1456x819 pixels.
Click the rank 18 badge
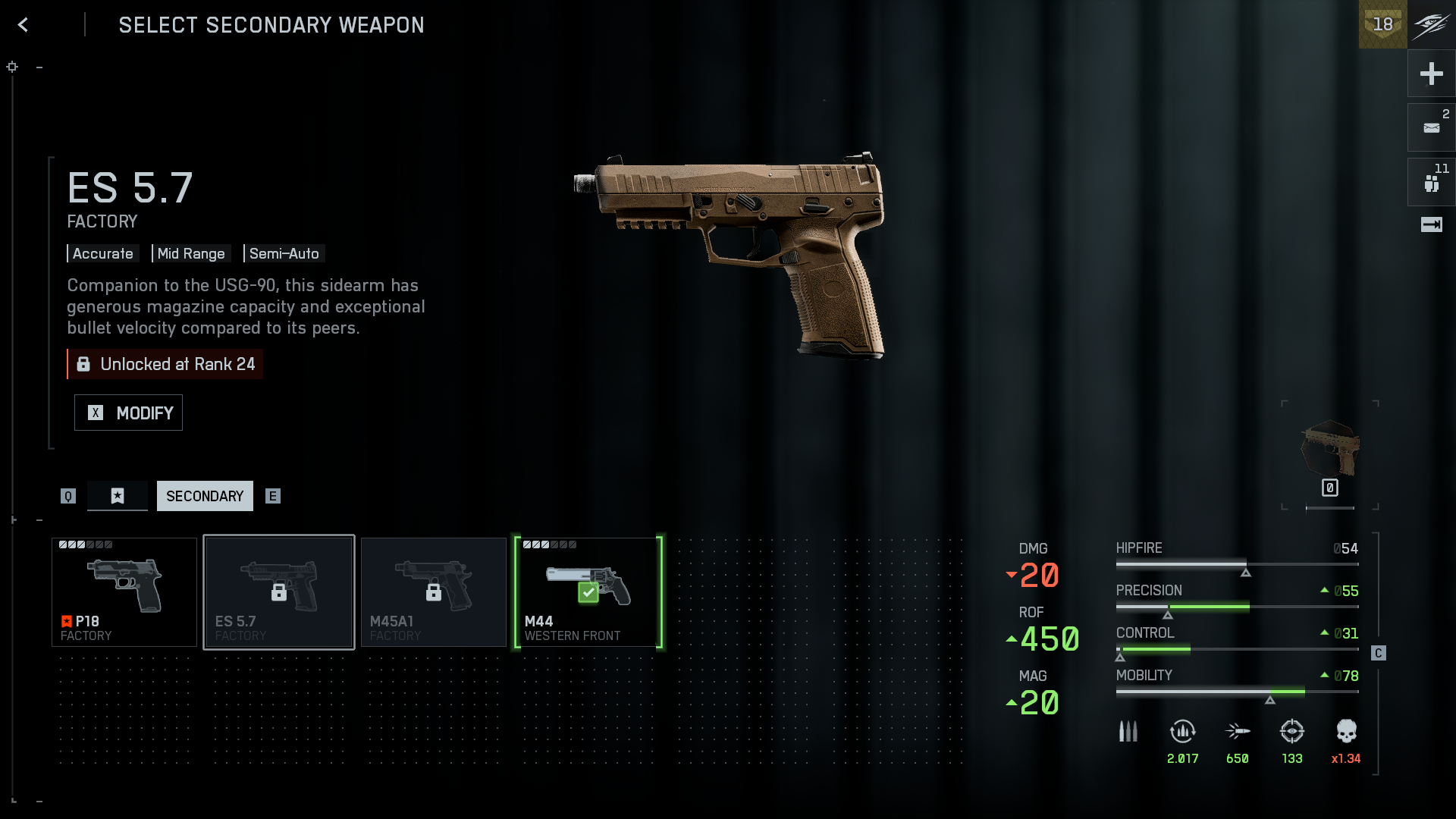[x=1382, y=24]
